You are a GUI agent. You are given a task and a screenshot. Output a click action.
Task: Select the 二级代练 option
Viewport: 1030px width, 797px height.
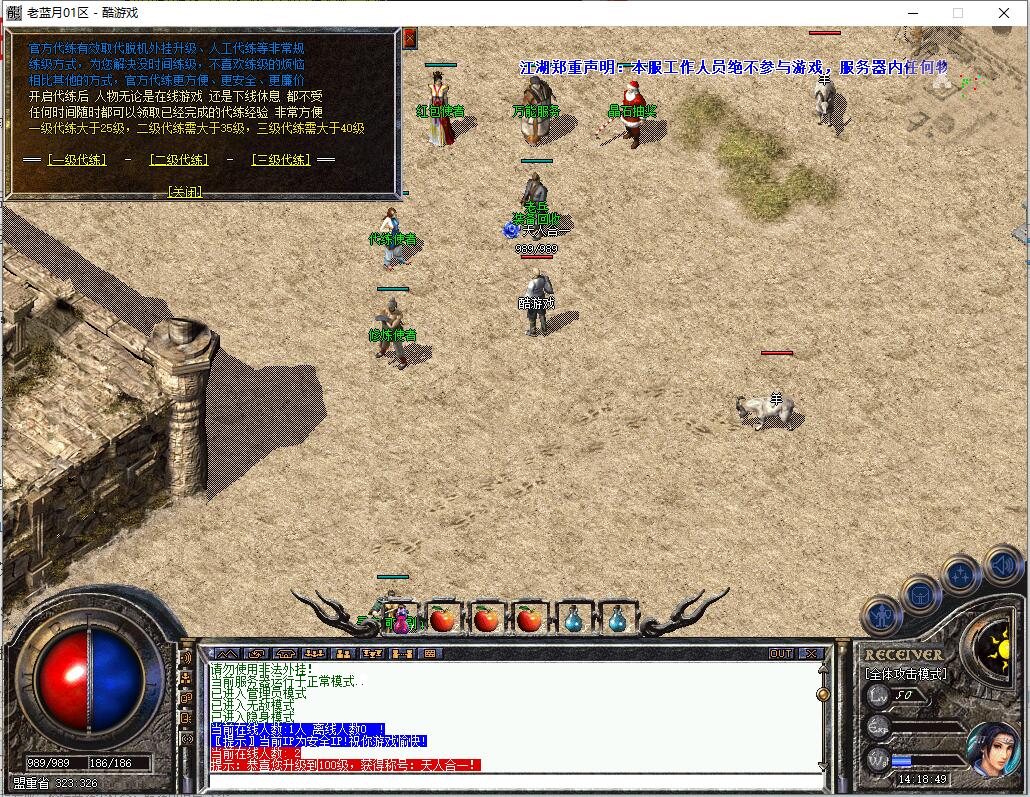[179, 160]
